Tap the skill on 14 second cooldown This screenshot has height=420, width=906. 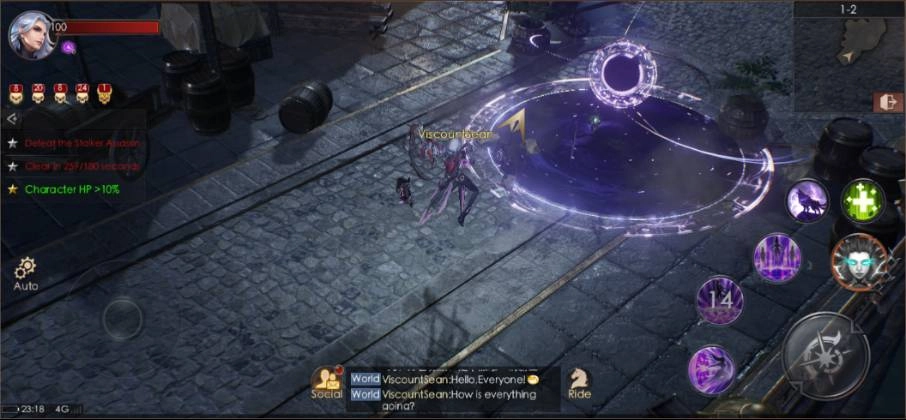pyautogui.click(x=720, y=300)
